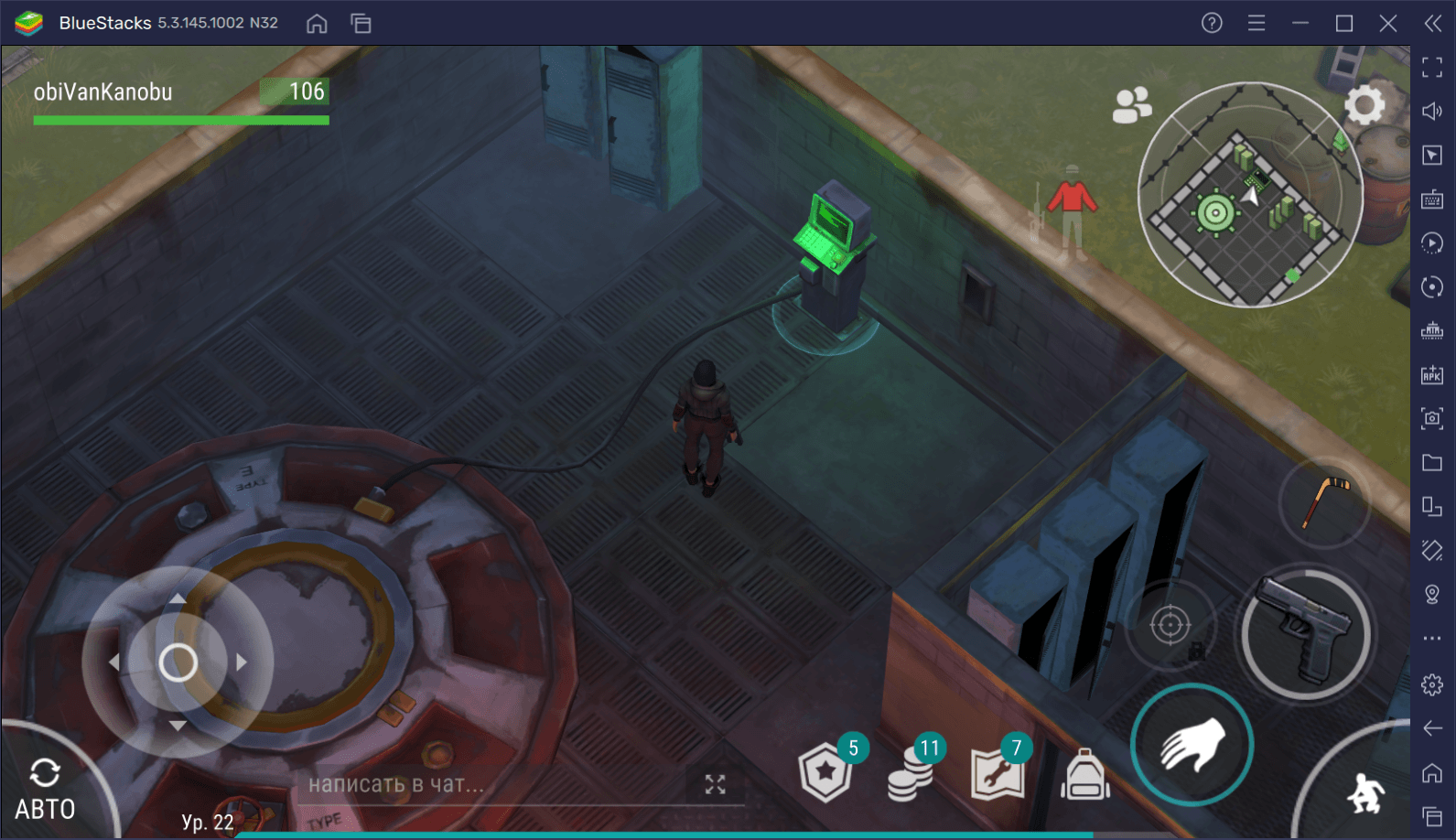The width and height of the screenshot is (1456, 840).
Task: Open the shield badge menu with 5
Action: tap(826, 771)
